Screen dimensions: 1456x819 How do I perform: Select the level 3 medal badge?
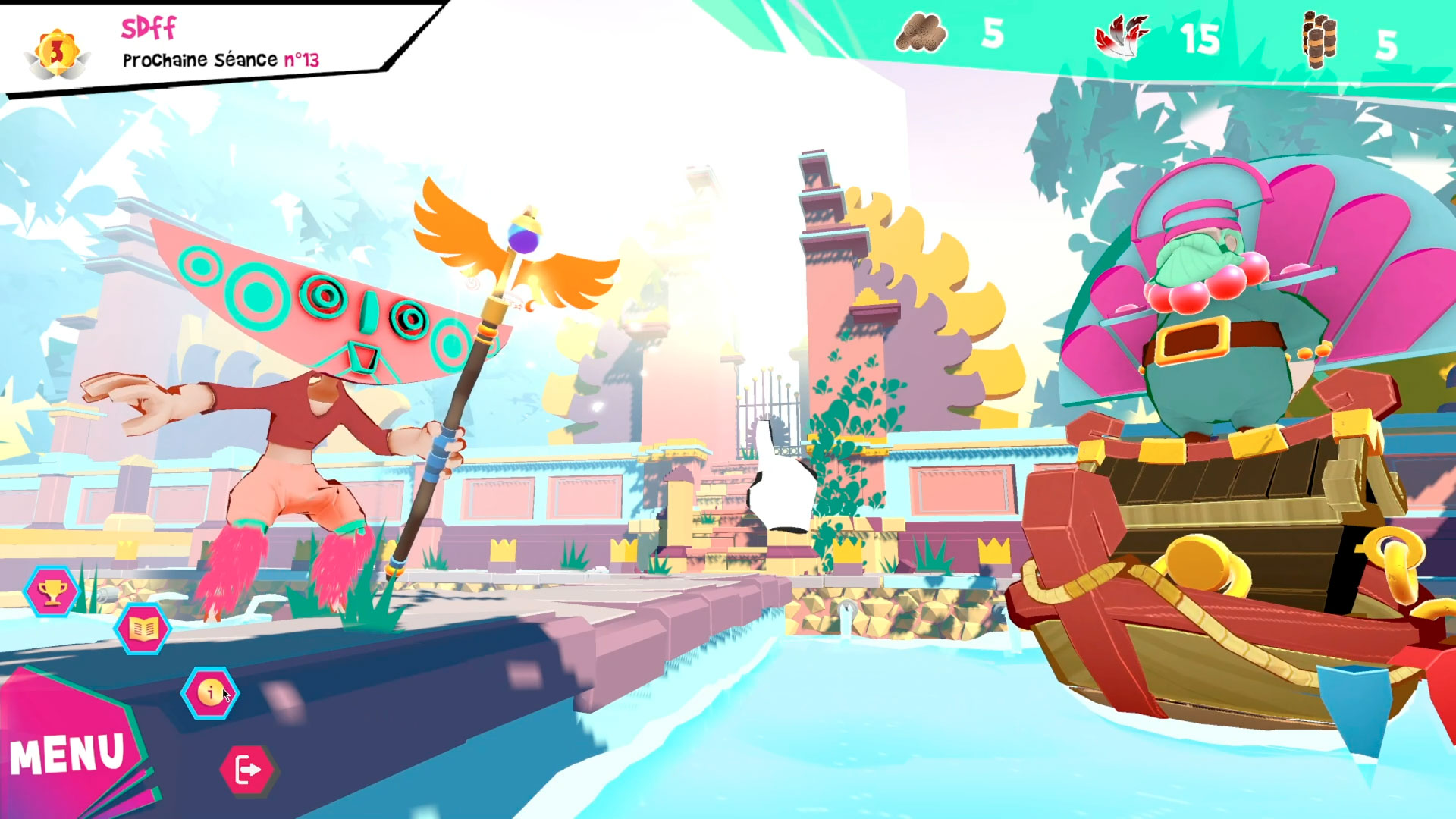coord(58,53)
